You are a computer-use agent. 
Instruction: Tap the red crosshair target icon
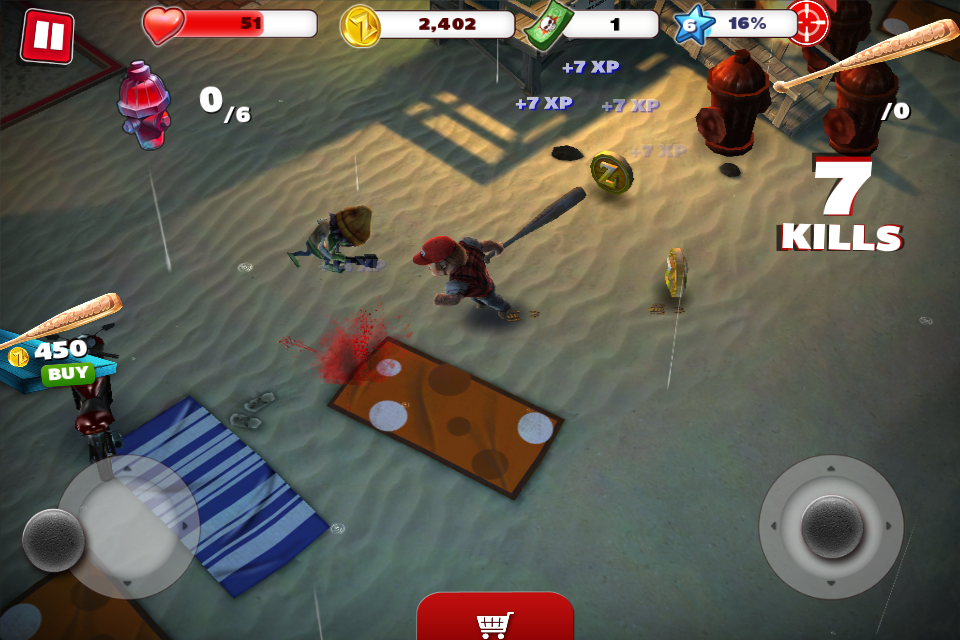[807, 21]
